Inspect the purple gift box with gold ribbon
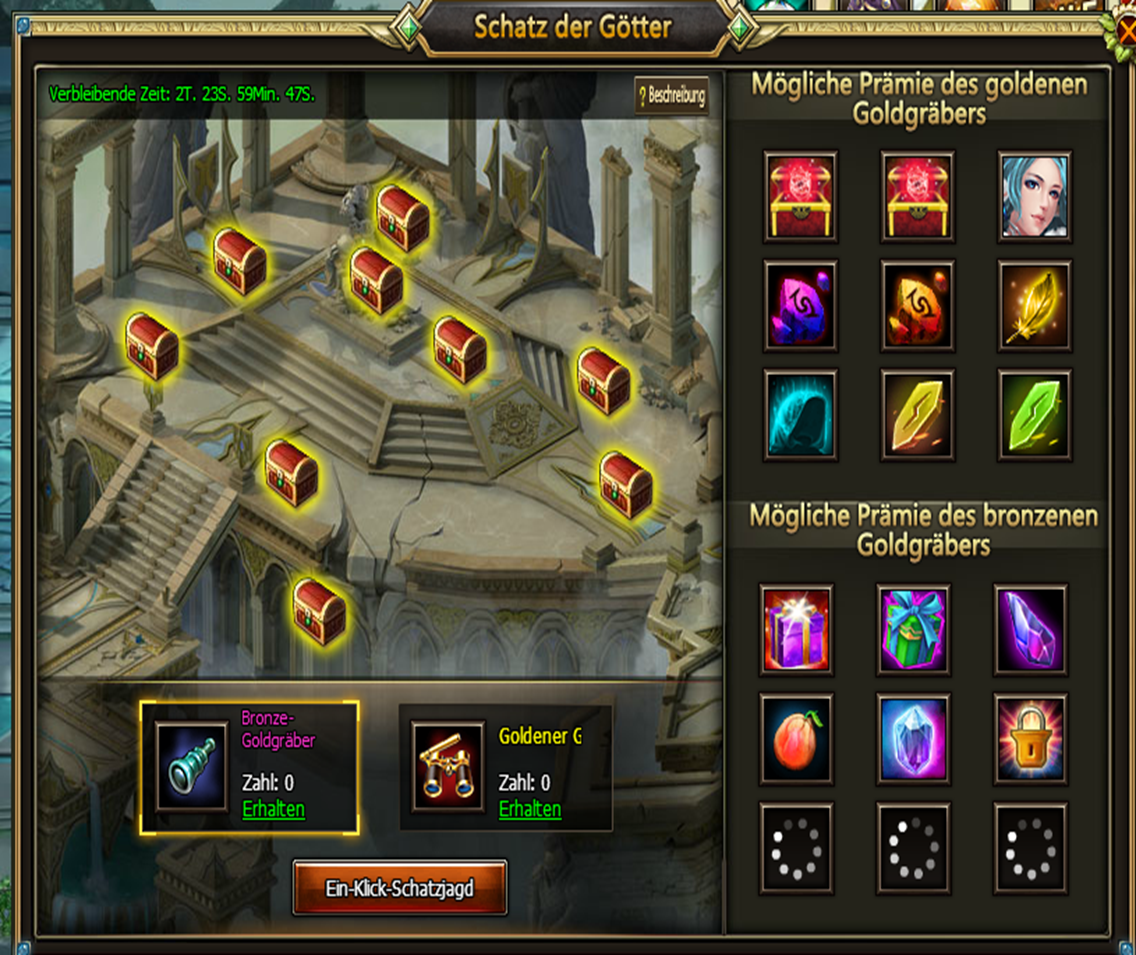 tap(796, 629)
